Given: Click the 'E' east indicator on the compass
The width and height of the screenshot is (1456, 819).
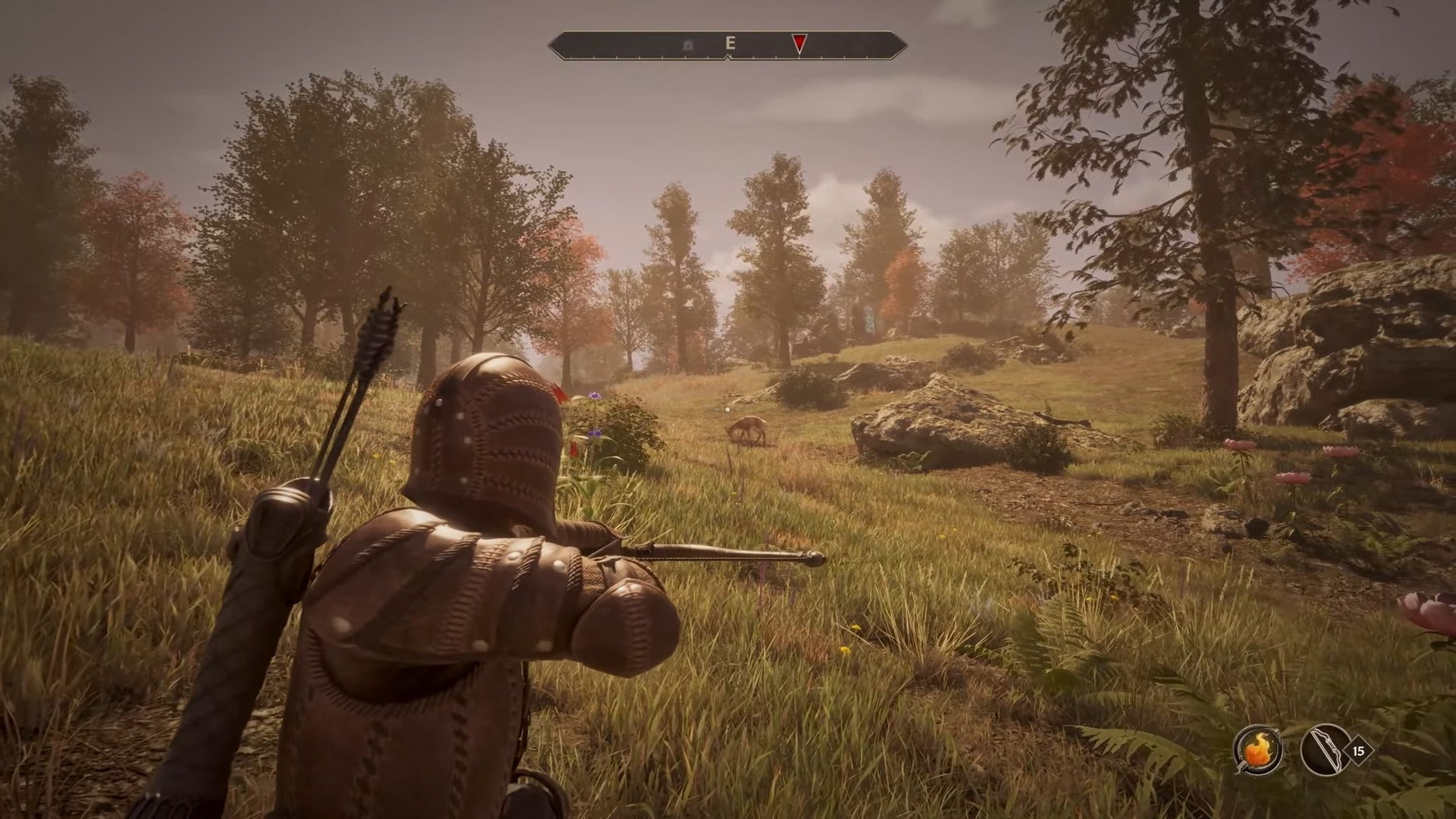Looking at the screenshot, I should click(730, 43).
